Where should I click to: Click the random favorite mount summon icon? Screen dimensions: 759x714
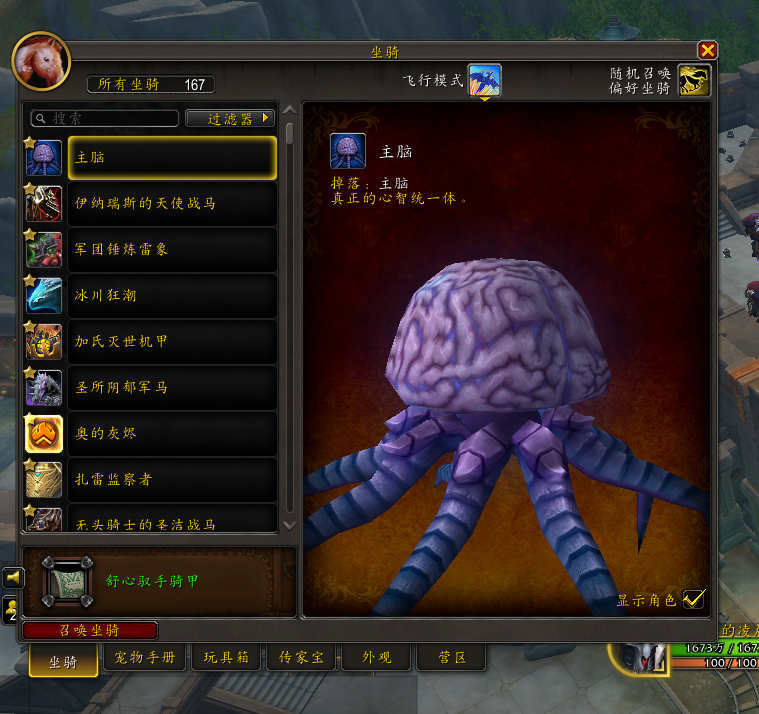click(693, 80)
